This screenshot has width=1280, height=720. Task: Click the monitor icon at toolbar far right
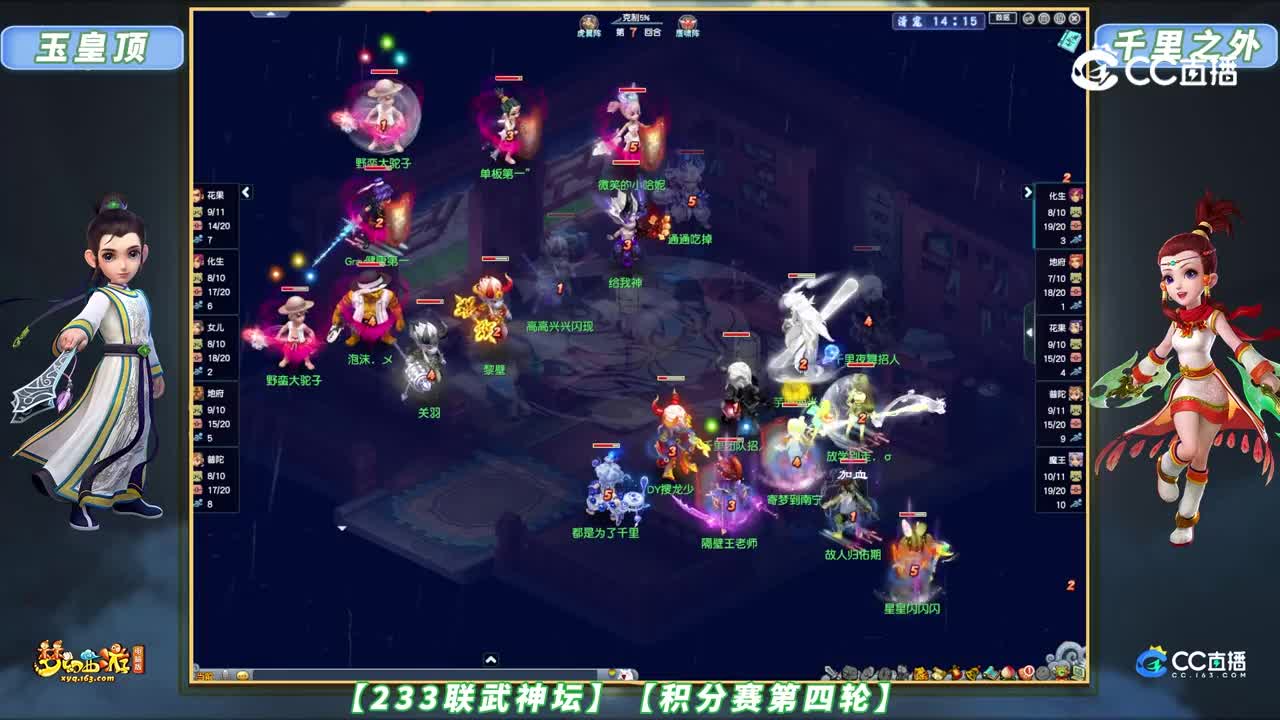pos(1079,670)
